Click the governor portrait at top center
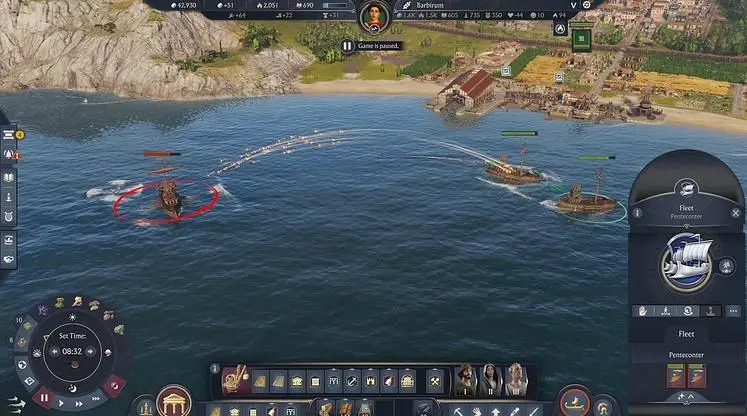This screenshot has width=747, height=416. (x=373, y=17)
